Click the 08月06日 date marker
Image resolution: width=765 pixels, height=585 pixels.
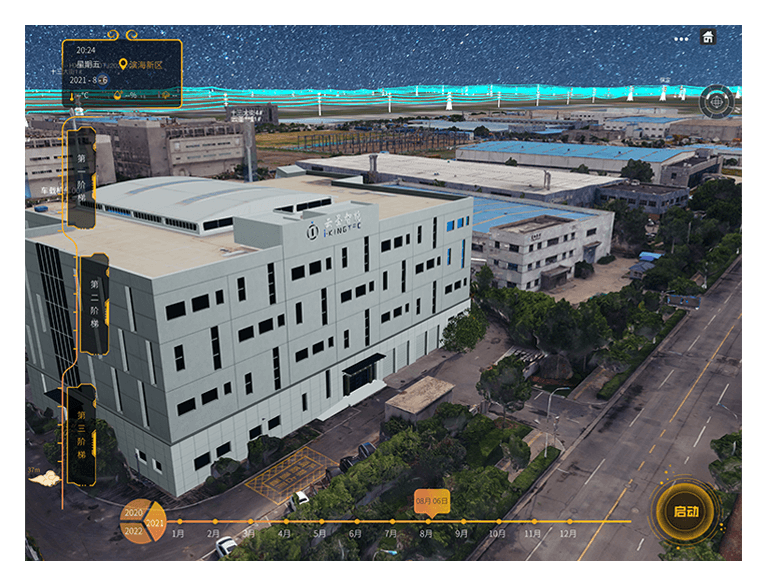[432, 500]
